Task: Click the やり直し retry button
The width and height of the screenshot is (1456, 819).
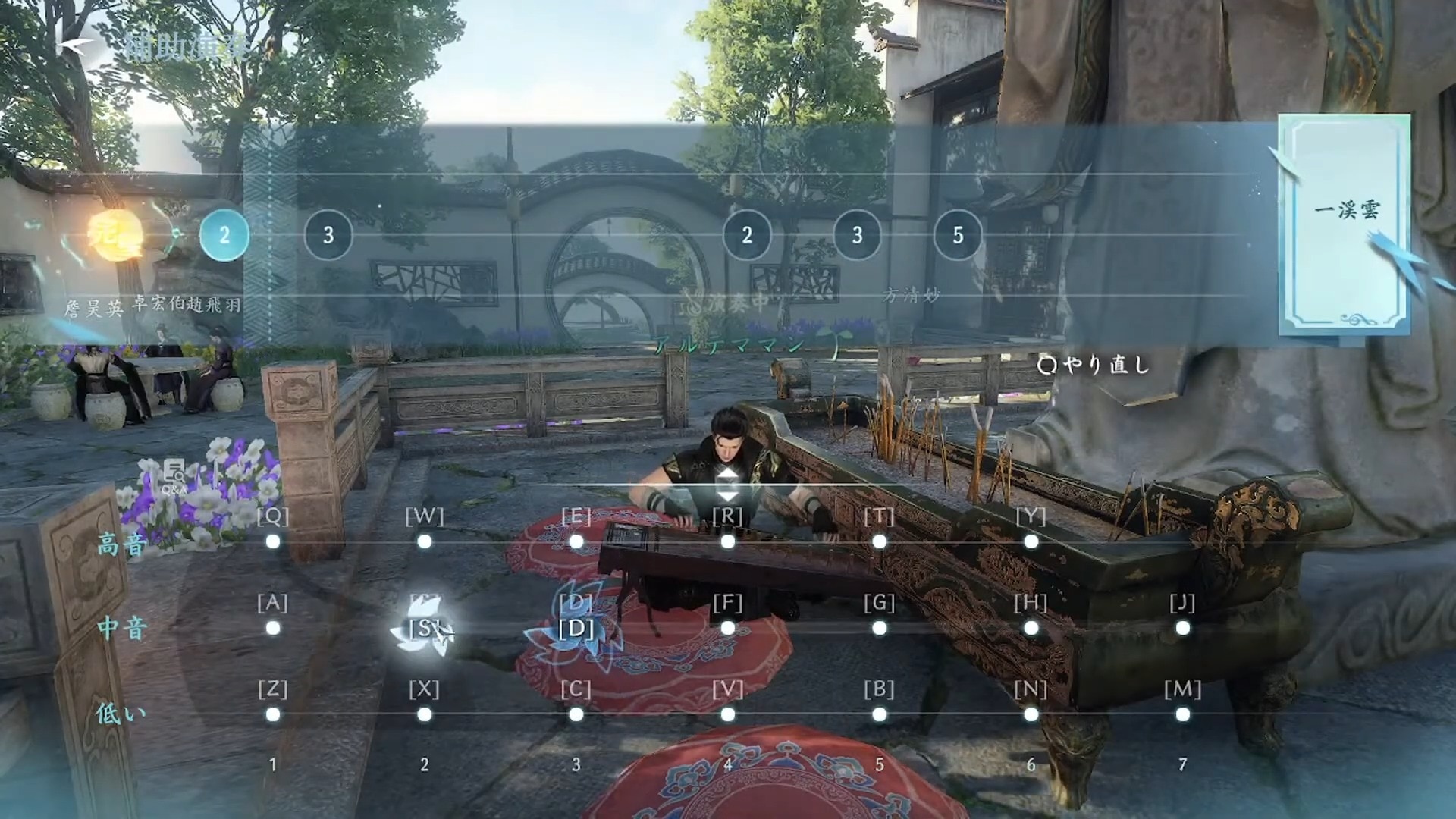Action: pos(1094,366)
